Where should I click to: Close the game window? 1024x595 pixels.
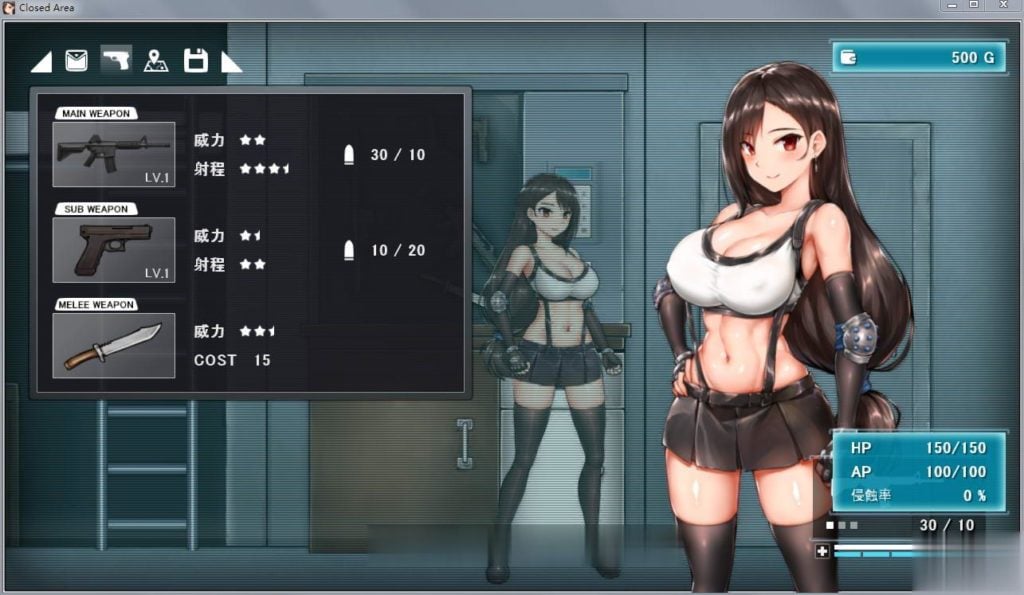point(1003,6)
